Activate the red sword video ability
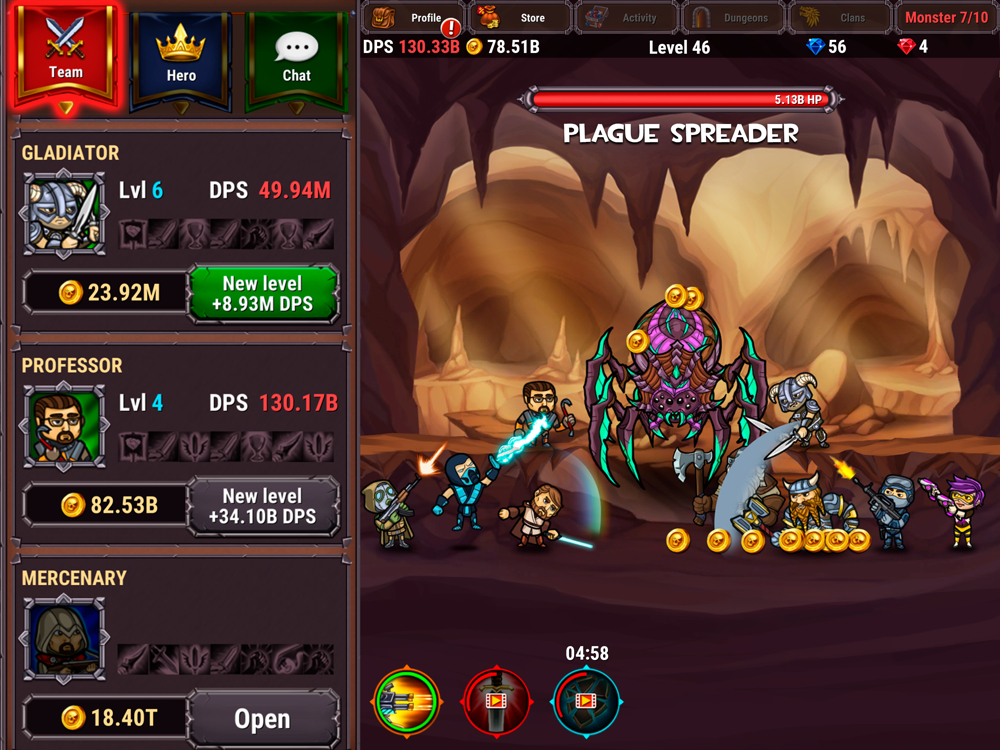Image resolution: width=1000 pixels, height=750 pixels. coord(496,702)
